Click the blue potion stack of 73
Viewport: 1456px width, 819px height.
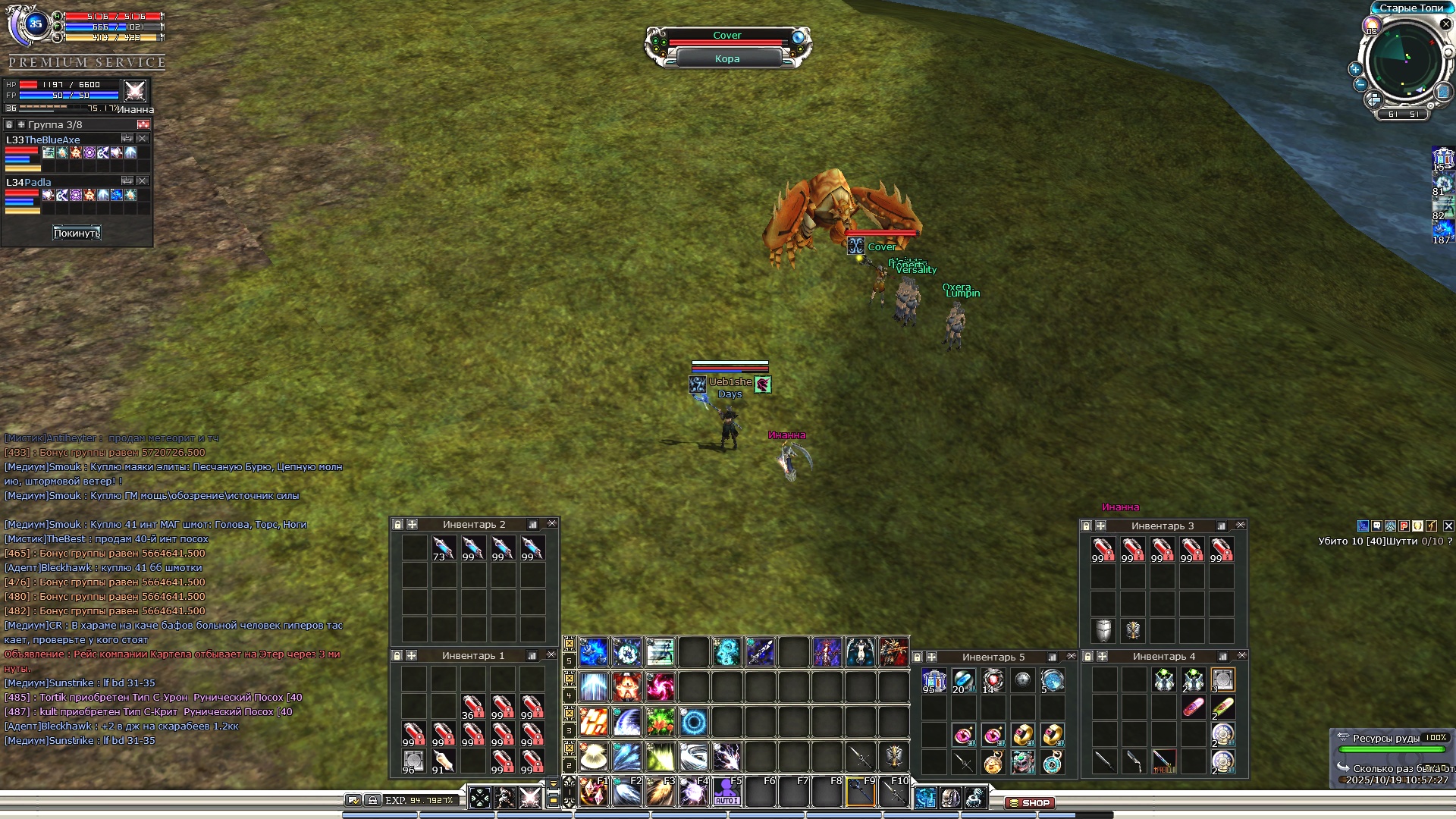443,548
